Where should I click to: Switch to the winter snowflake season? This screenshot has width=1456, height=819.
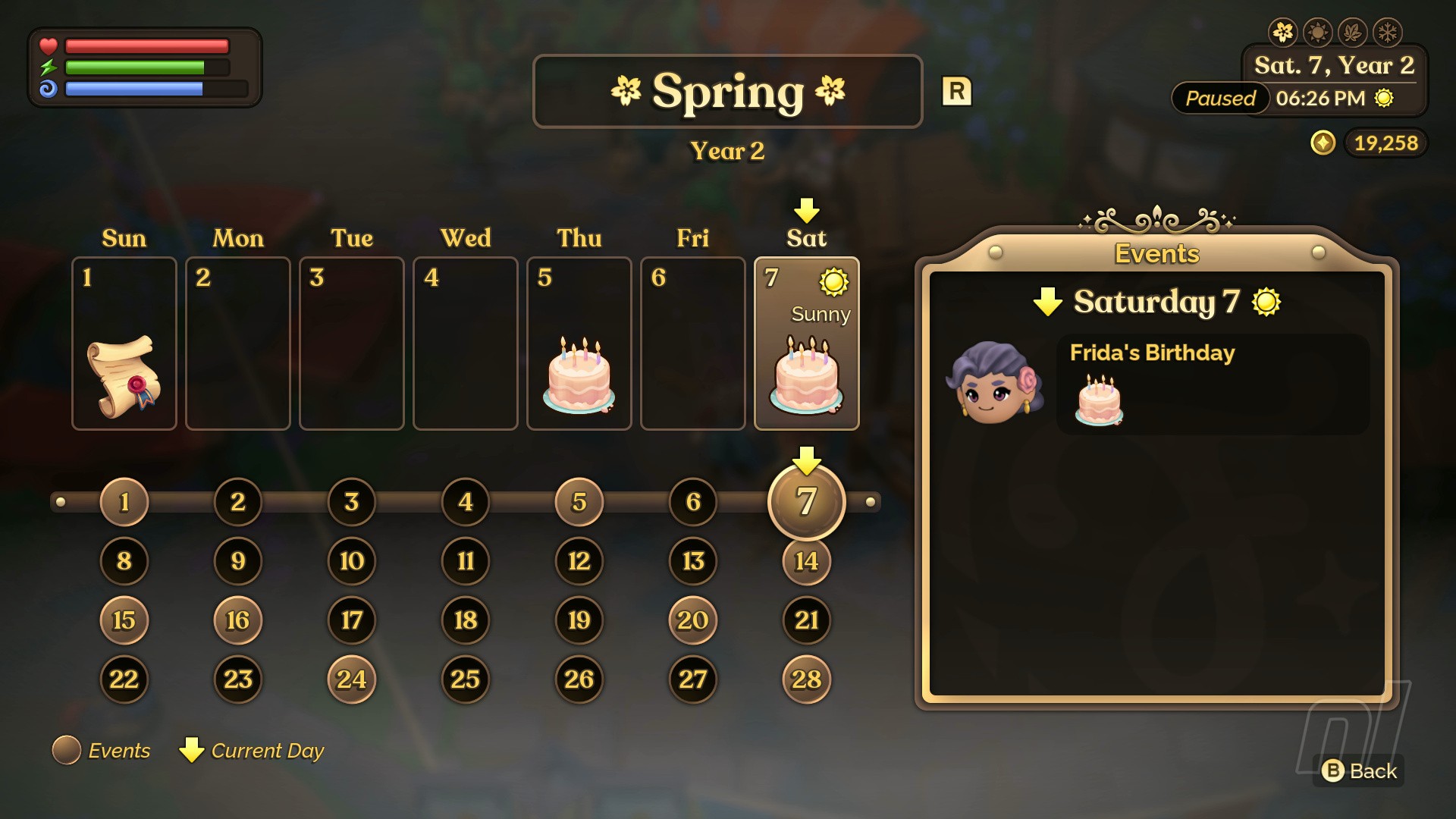[1388, 33]
